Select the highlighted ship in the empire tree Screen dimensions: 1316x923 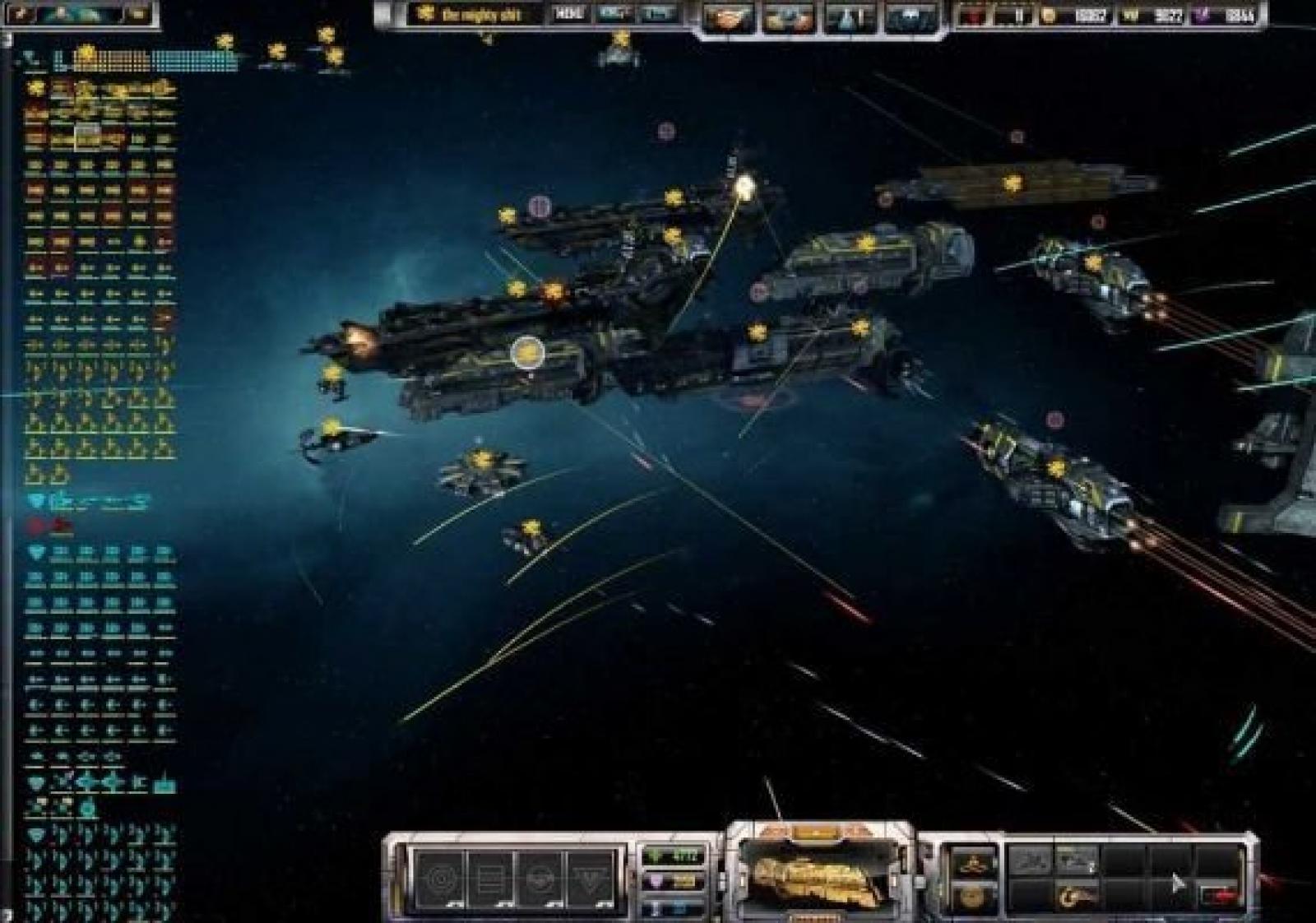coord(87,137)
